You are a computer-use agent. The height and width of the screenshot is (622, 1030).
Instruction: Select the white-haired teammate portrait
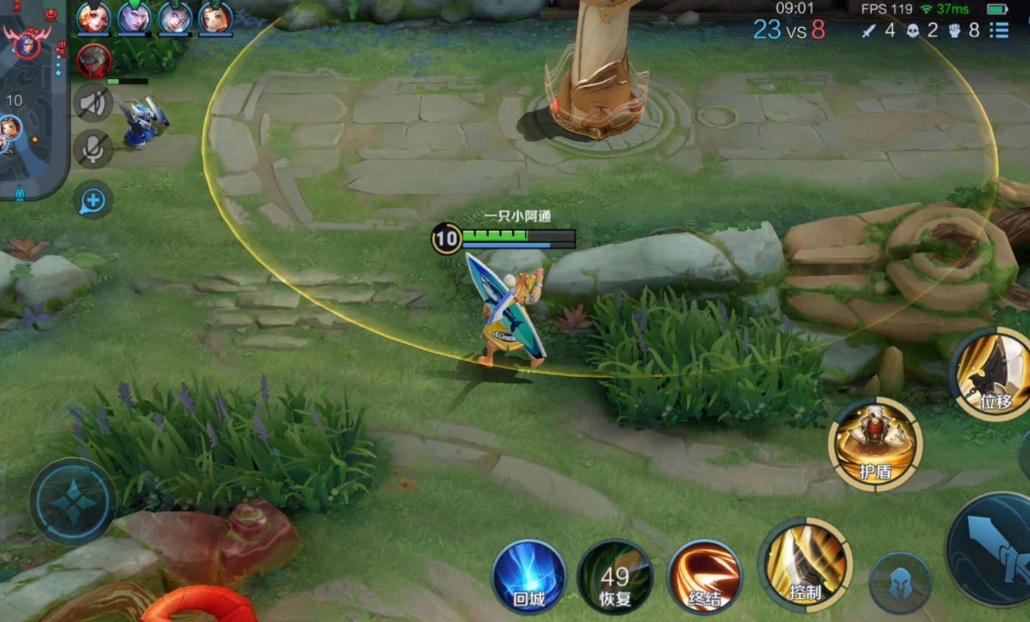click(174, 17)
